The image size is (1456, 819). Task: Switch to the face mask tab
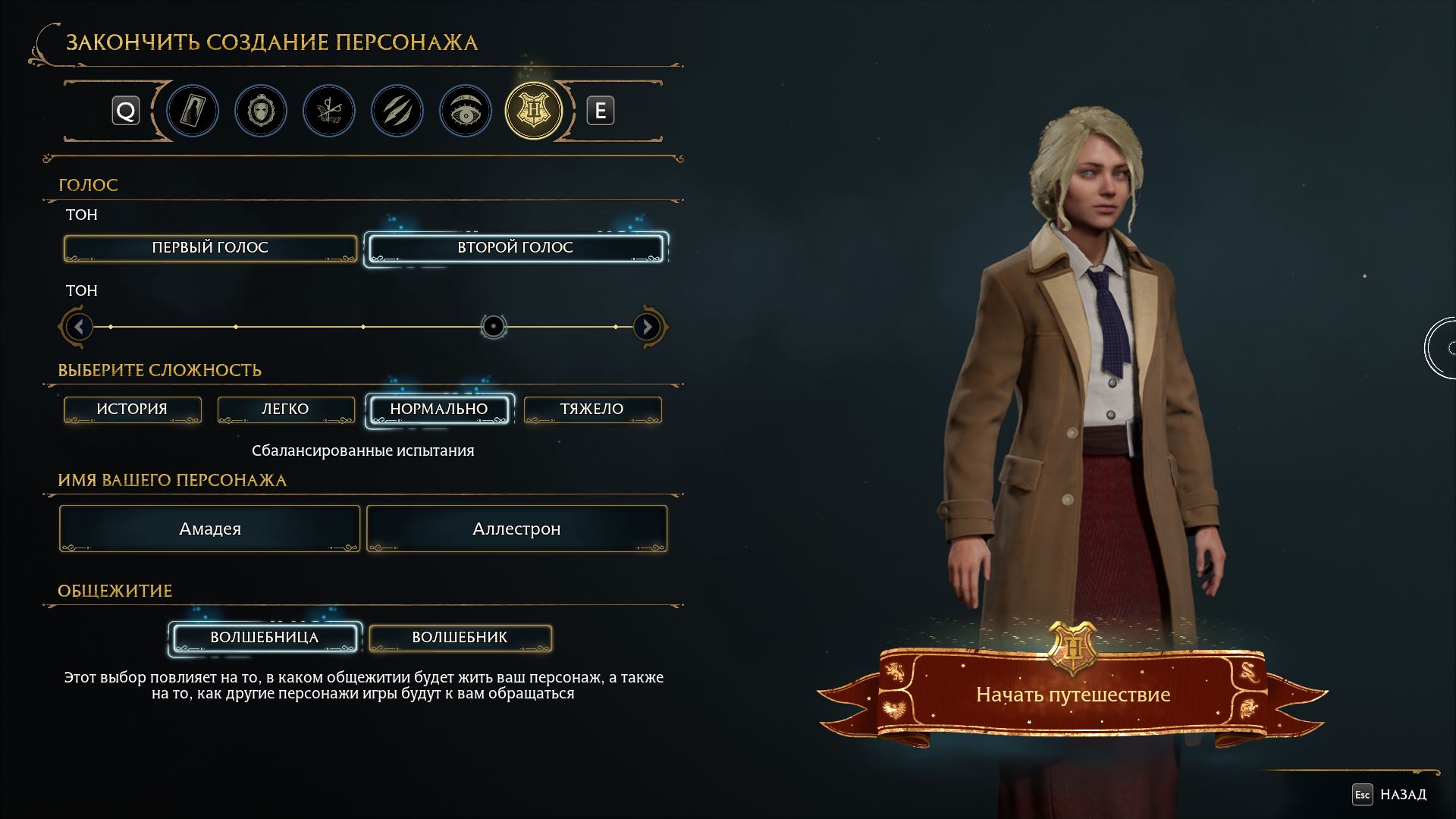pyautogui.click(x=261, y=111)
